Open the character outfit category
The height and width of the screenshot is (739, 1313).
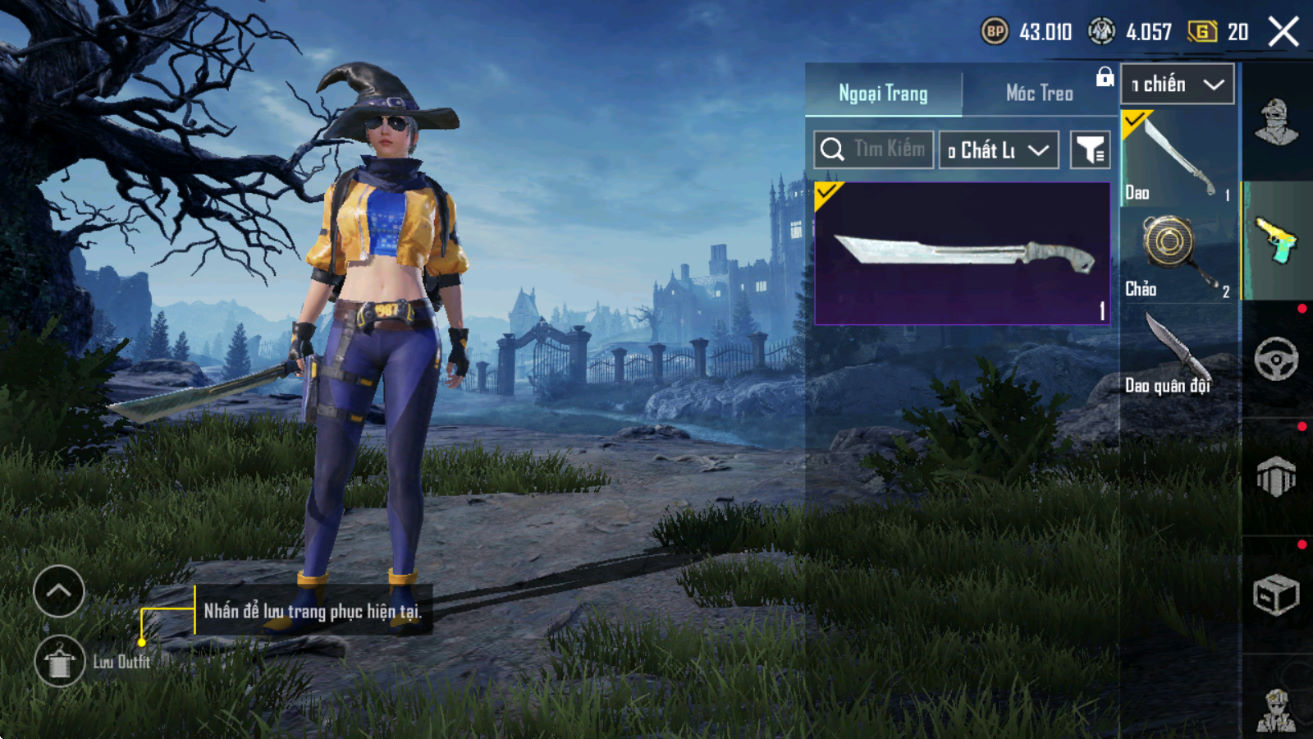click(x=1276, y=123)
